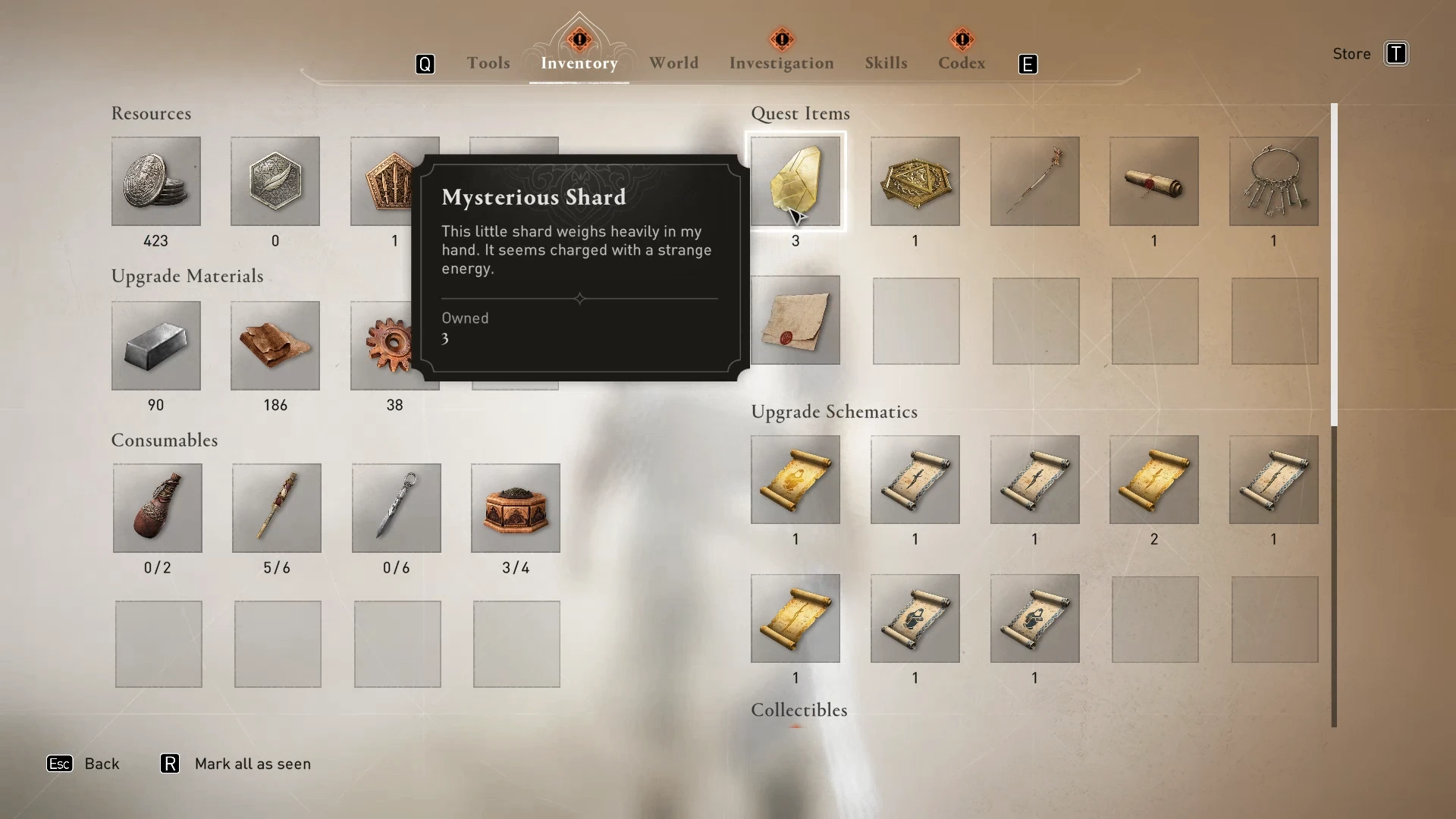The width and height of the screenshot is (1456, 819).
Task: Go to the Investigation tab
Action: point(781,63)
